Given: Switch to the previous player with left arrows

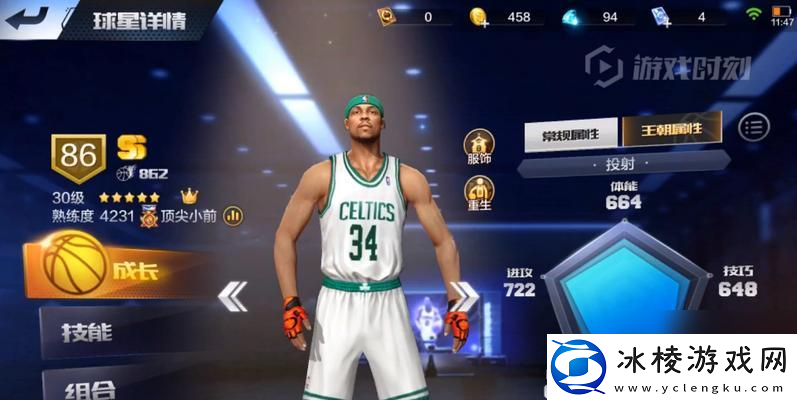Looking at the screenshot, I should (233, 295).
